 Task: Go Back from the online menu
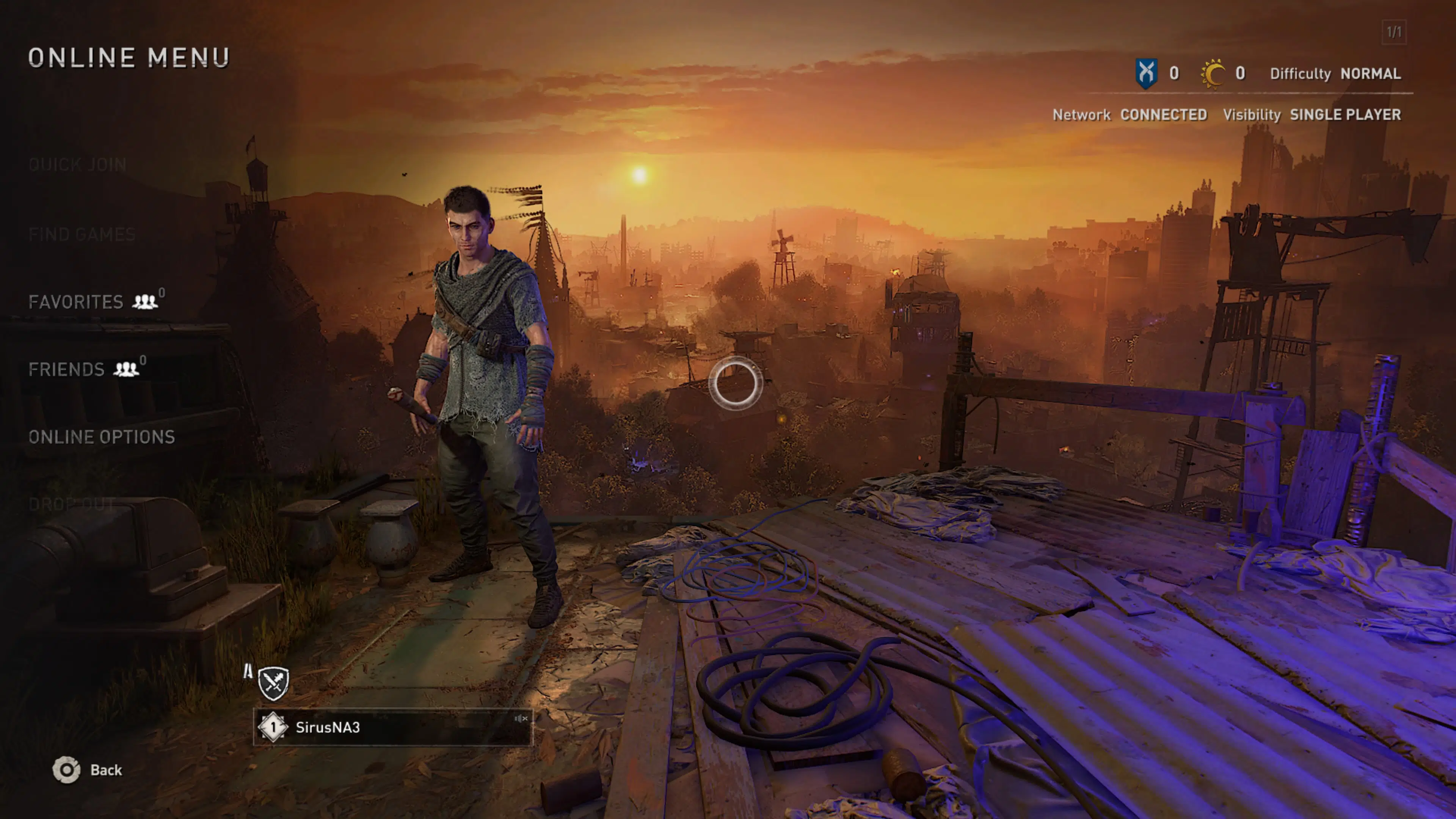click(88, 770)
